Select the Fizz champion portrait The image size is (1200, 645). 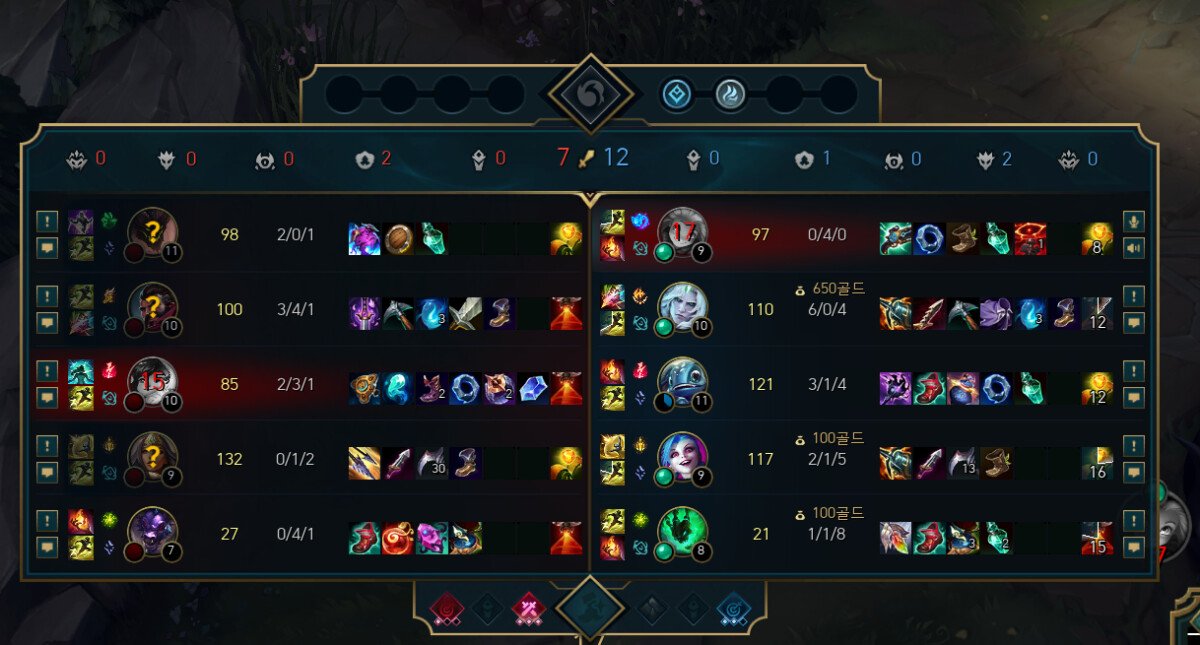click(x=683, y=383)
